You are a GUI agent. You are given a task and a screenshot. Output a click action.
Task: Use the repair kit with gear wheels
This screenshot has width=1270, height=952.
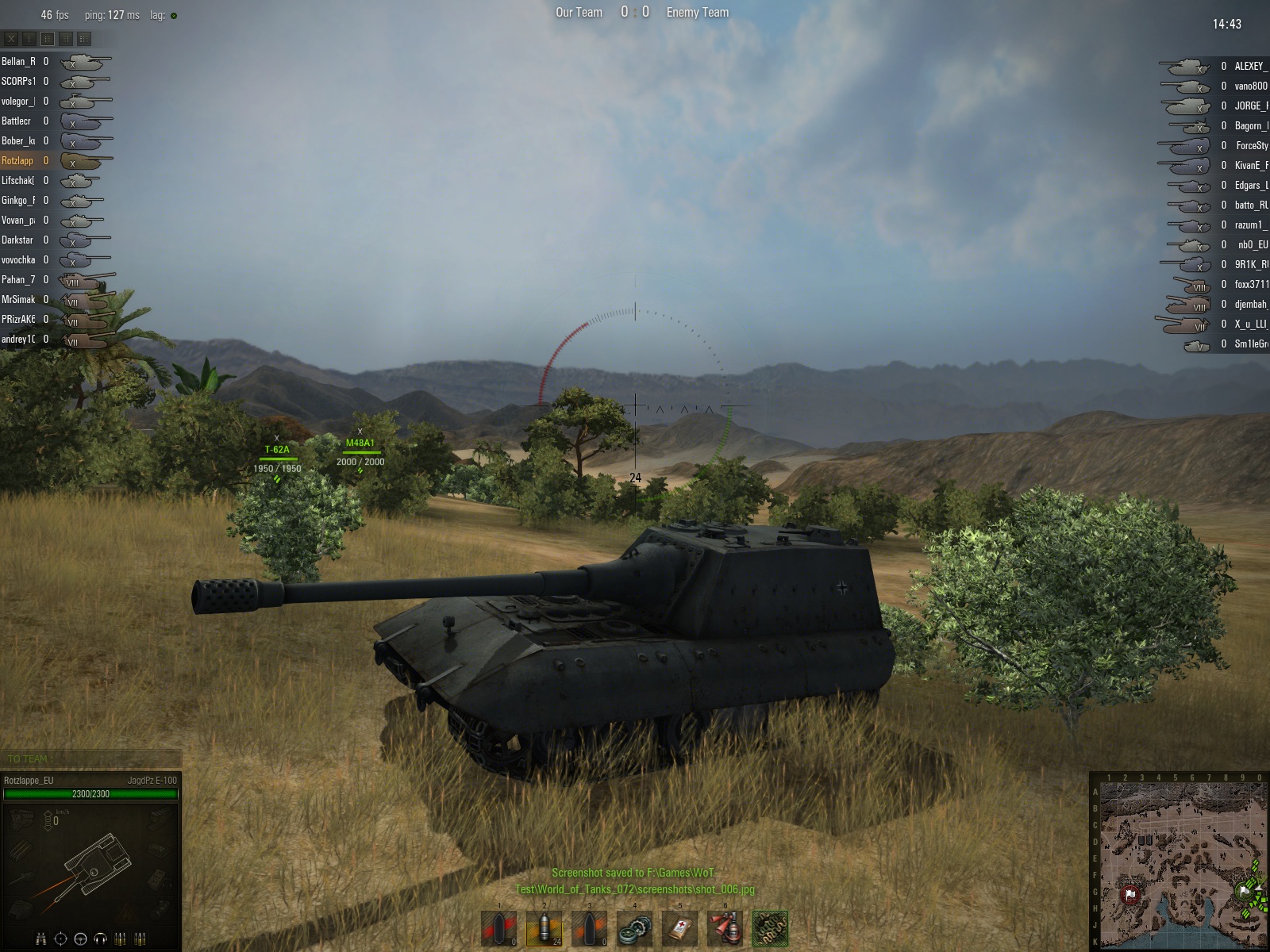click(634, 927)
